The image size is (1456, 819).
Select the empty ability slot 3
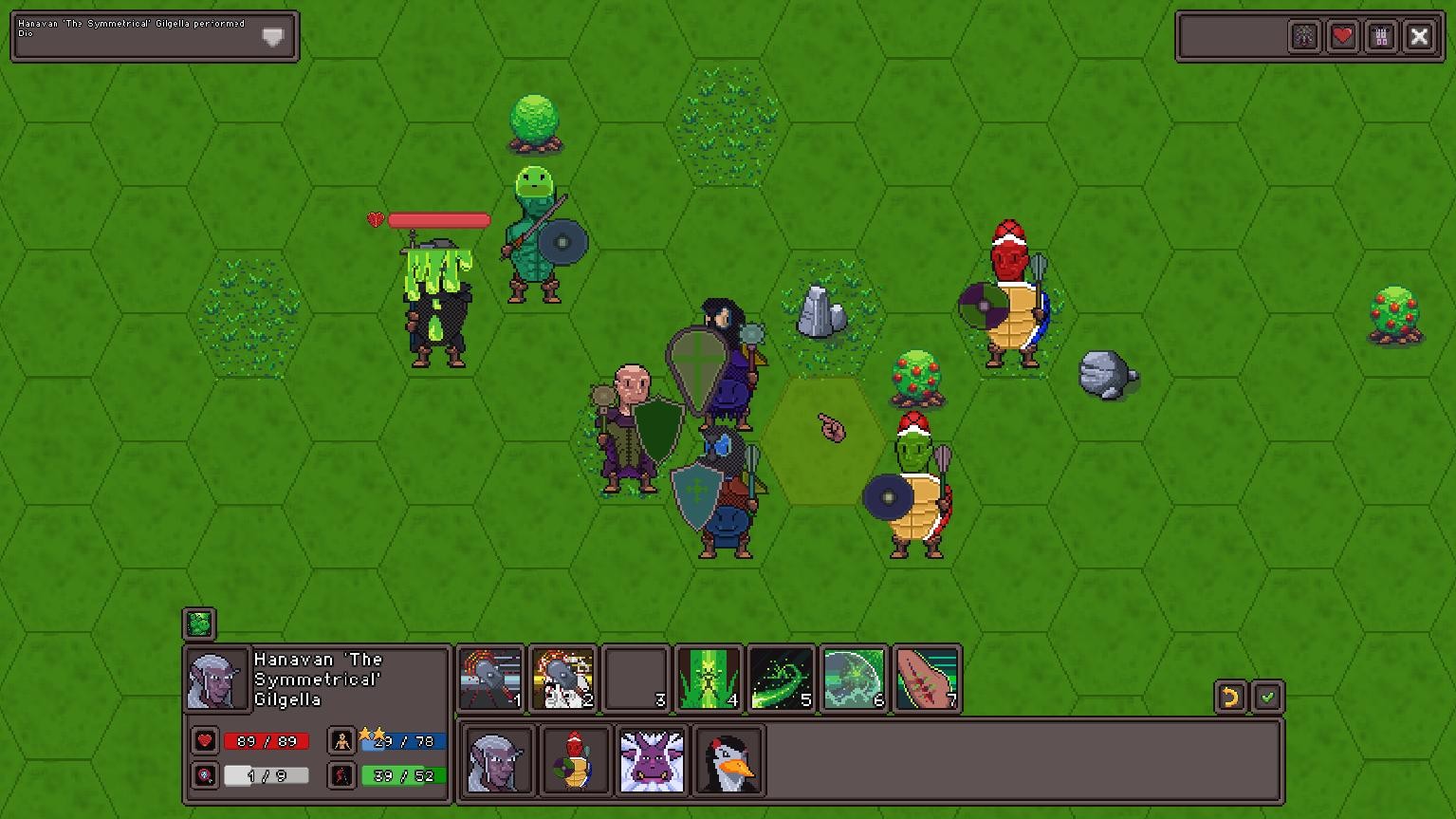tap(636, 678)
